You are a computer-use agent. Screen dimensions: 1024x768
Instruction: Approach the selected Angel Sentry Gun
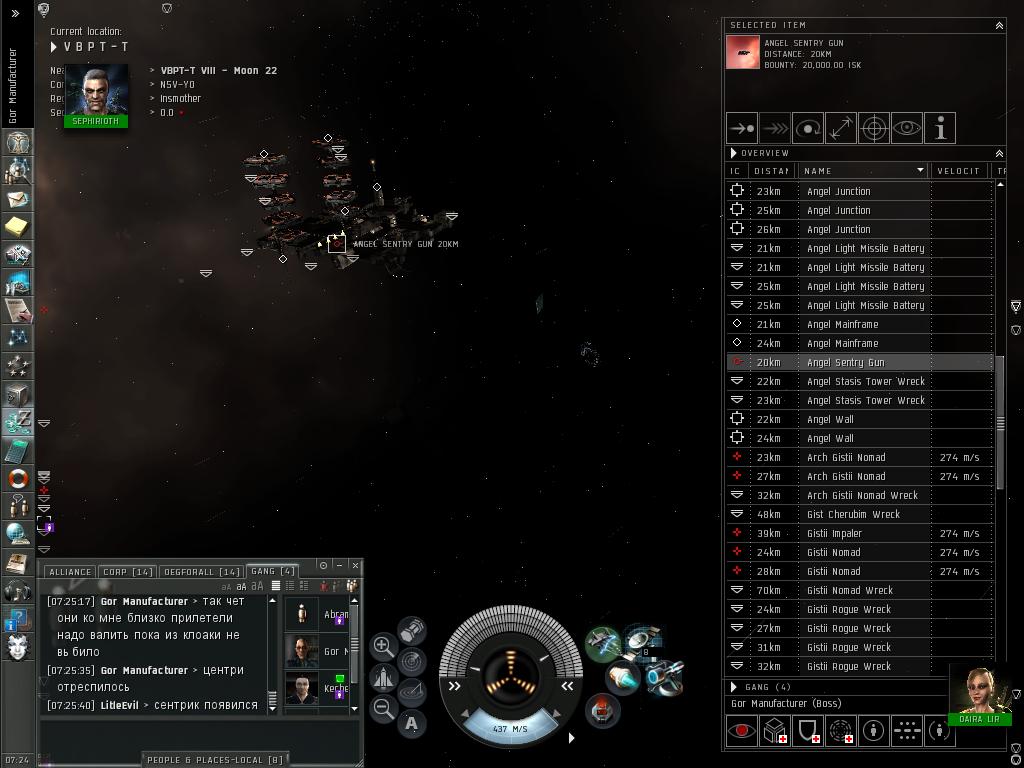click(742, 128)
